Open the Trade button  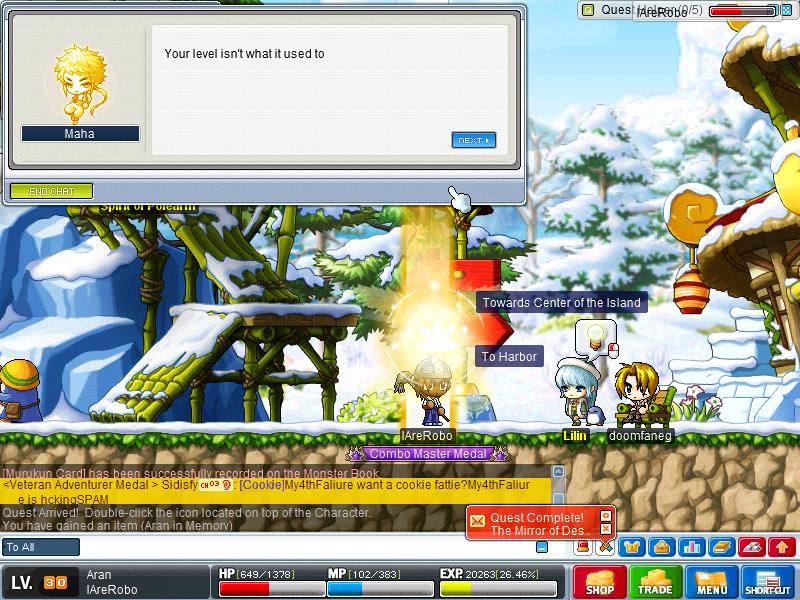(656, 582)
